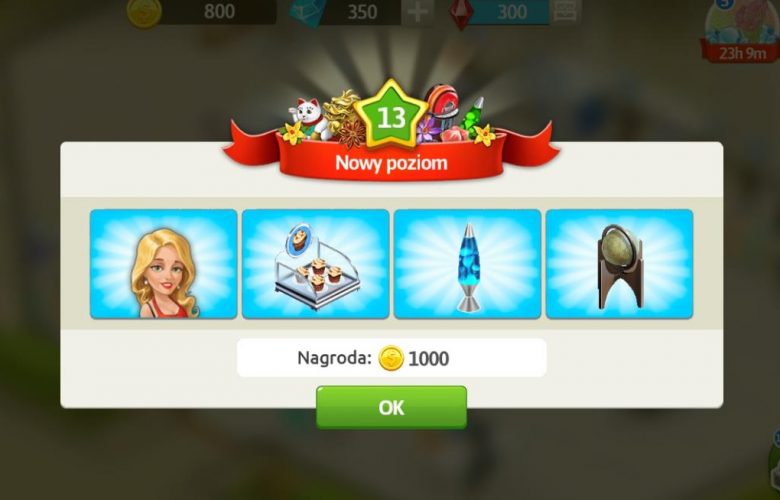This screenshot has width=780, height=500.
Task: Select the globe stand reward tile
Action: 619,264
